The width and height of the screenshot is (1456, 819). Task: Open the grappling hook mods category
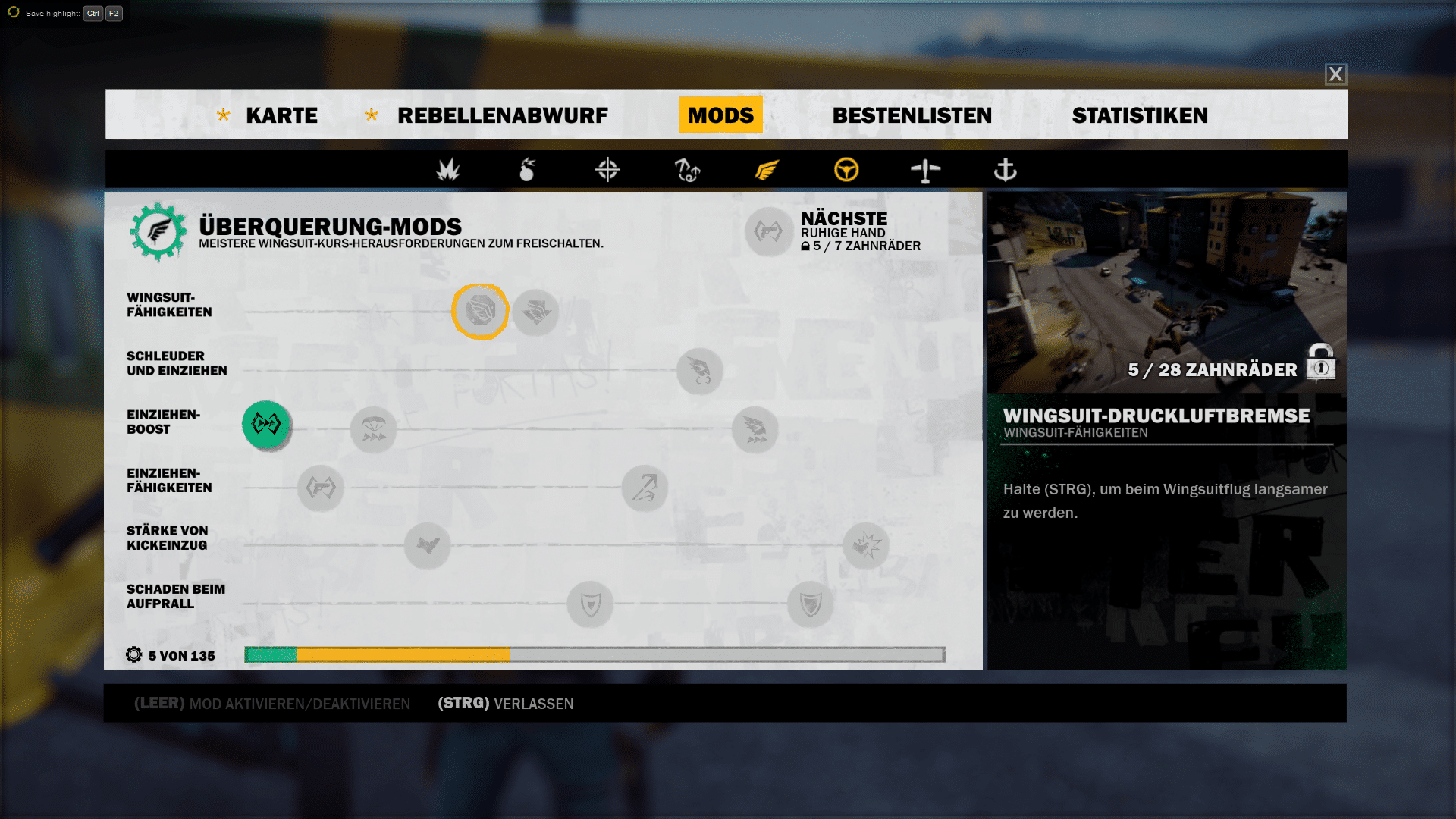point(687,170)
